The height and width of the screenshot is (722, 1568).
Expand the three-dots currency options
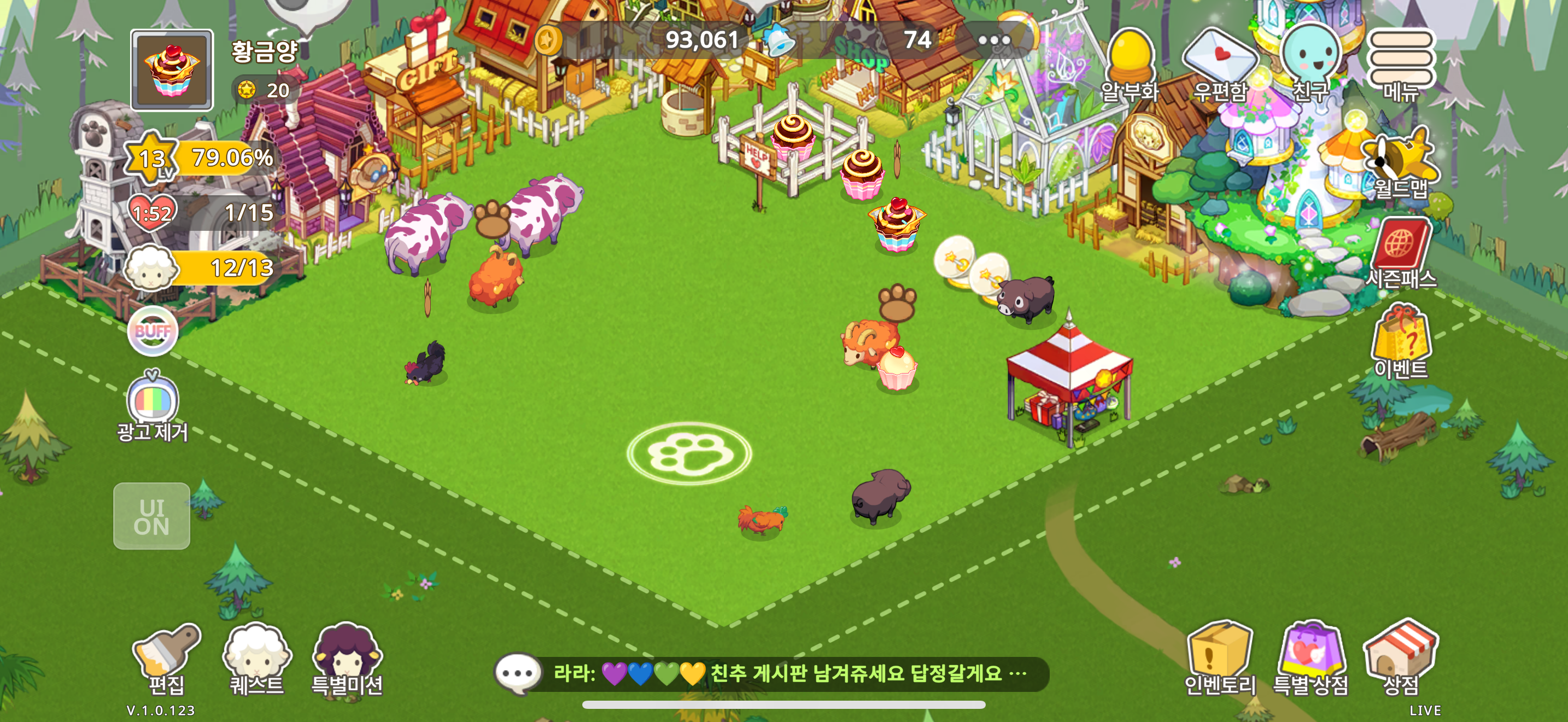click(x=994, y=41)
